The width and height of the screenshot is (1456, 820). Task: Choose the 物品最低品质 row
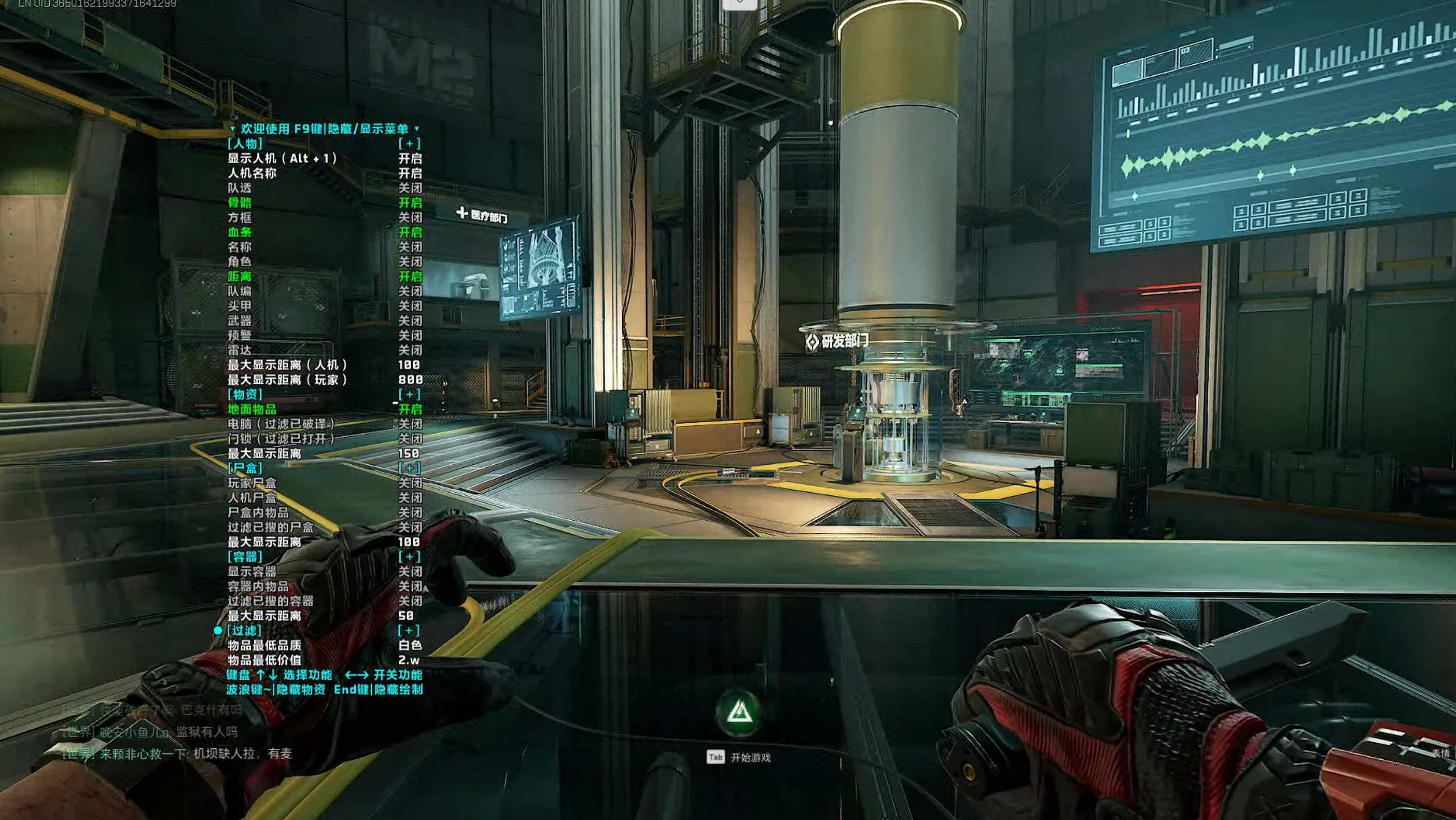[x=264, y=645]
